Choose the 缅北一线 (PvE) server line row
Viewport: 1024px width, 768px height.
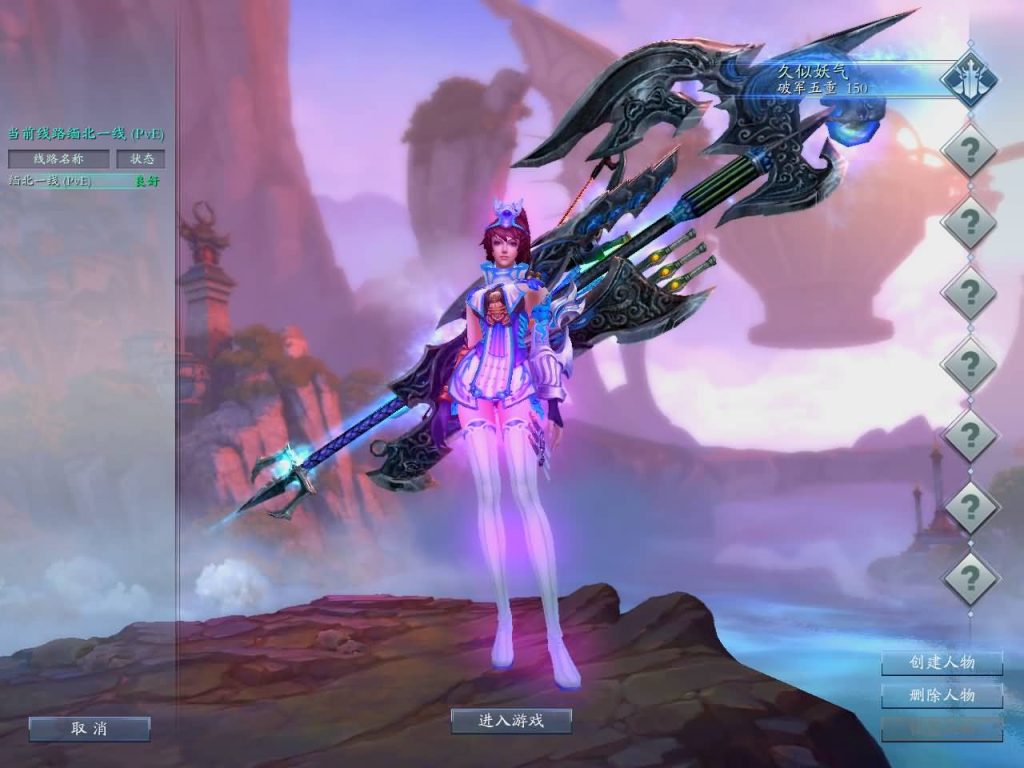[x=84, y=181]
